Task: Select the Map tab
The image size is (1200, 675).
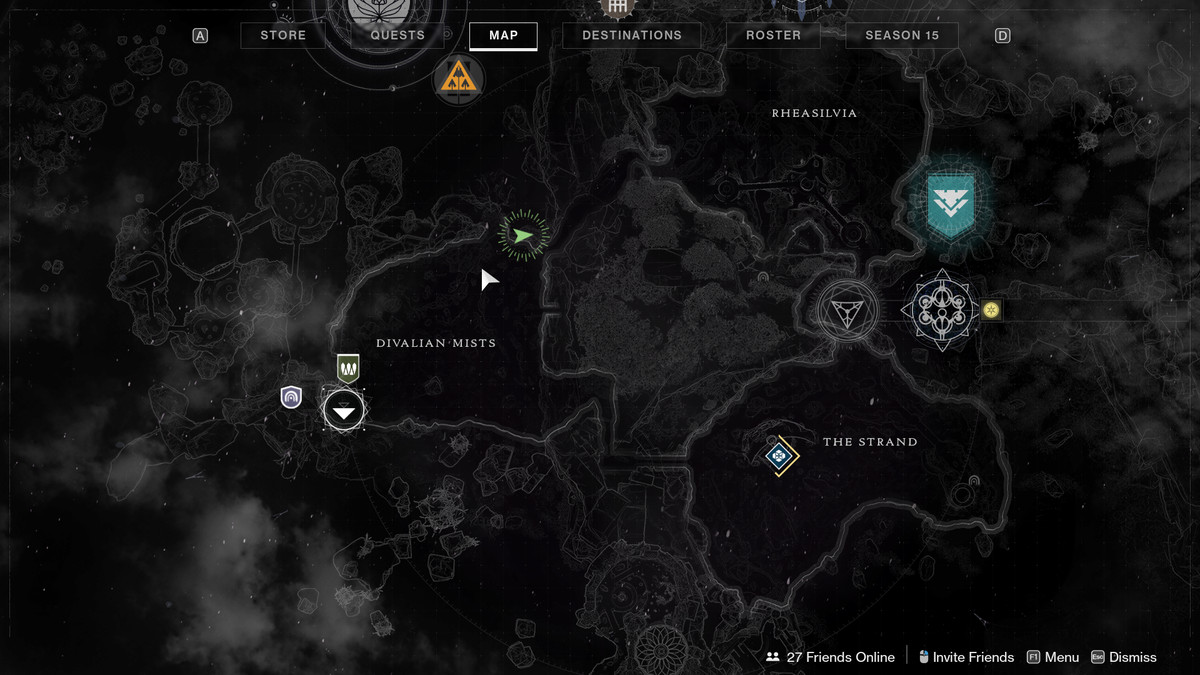Action: click(x=503, y=36)
